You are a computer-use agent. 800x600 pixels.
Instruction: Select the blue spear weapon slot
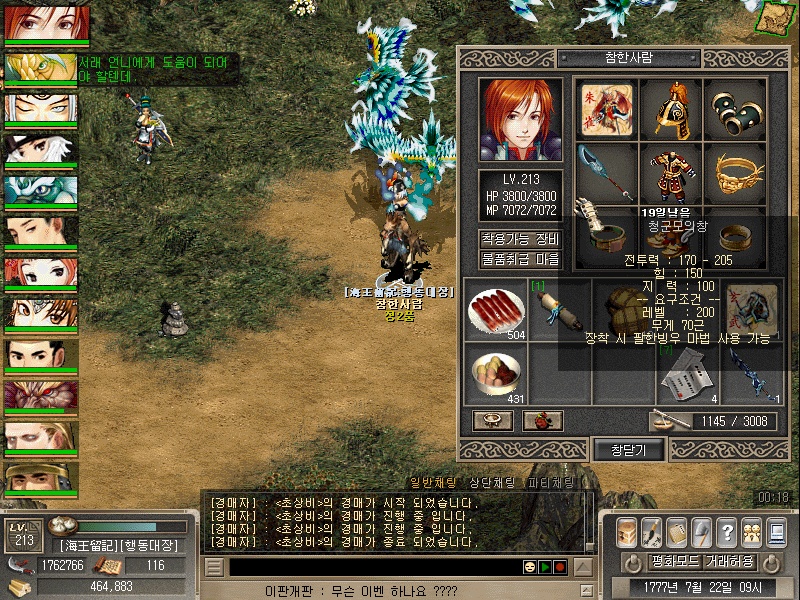[x=607, y=173]
